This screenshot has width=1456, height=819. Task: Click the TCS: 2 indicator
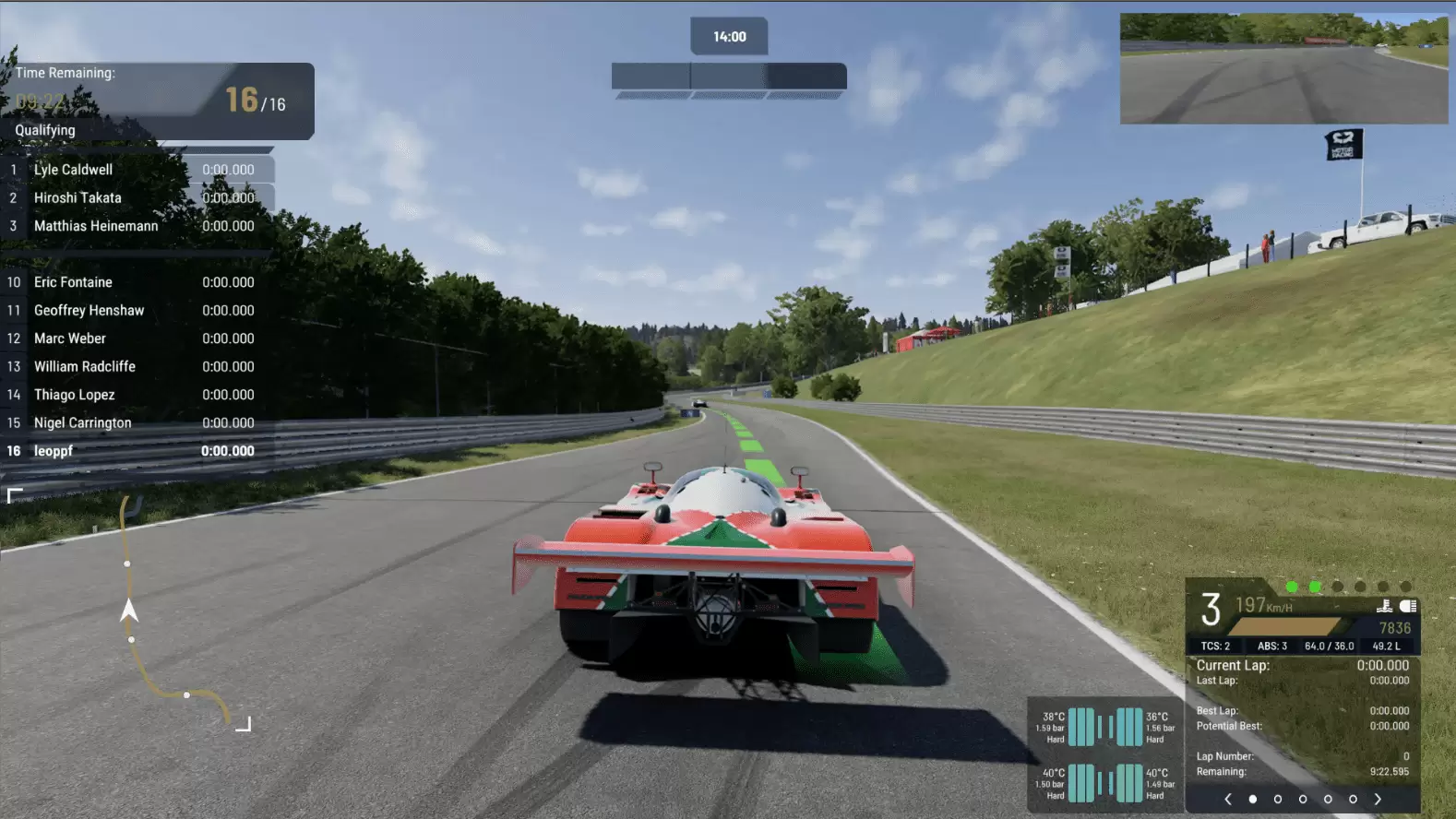(x=1216, y=646)
